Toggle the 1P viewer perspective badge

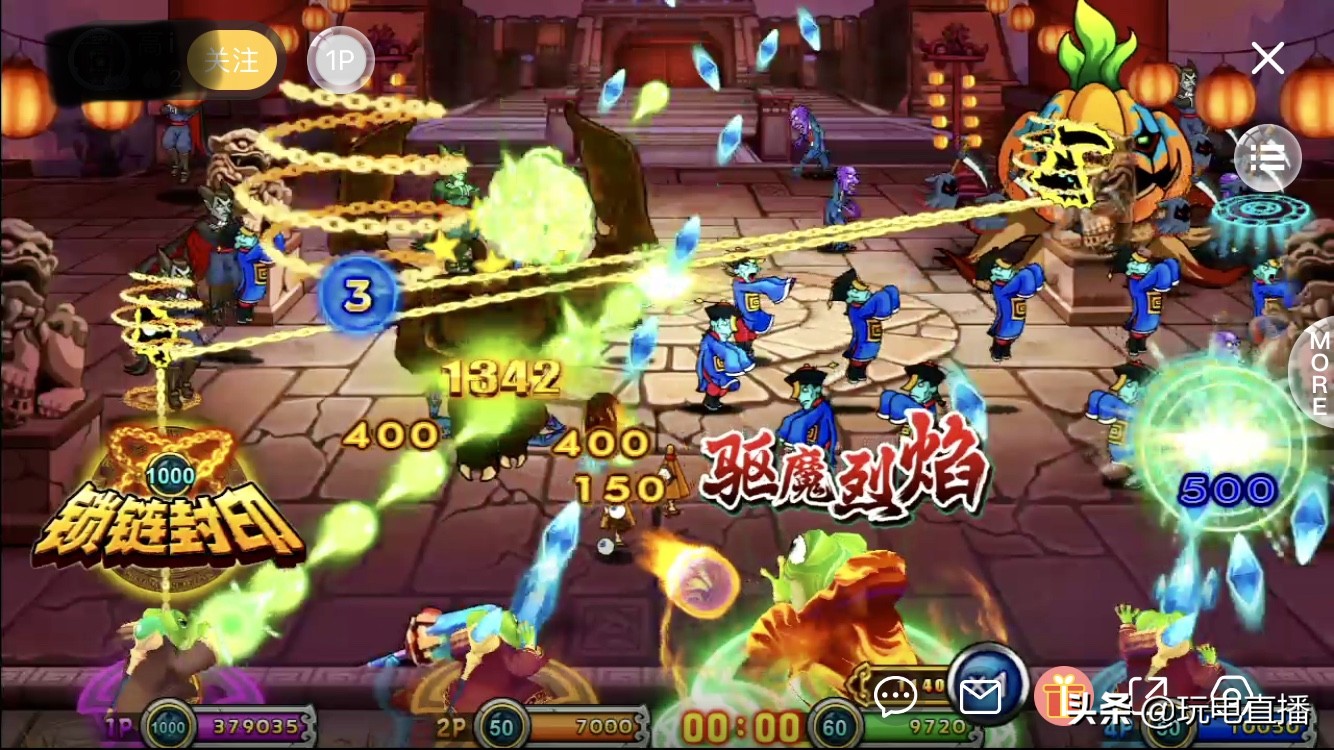[340, 60]
